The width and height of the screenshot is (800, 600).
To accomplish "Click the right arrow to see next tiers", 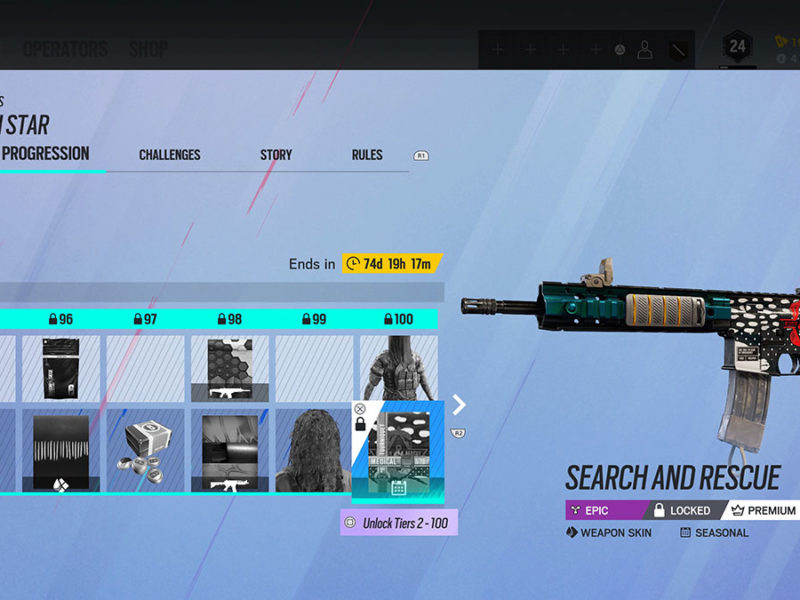I will (459, 404).
